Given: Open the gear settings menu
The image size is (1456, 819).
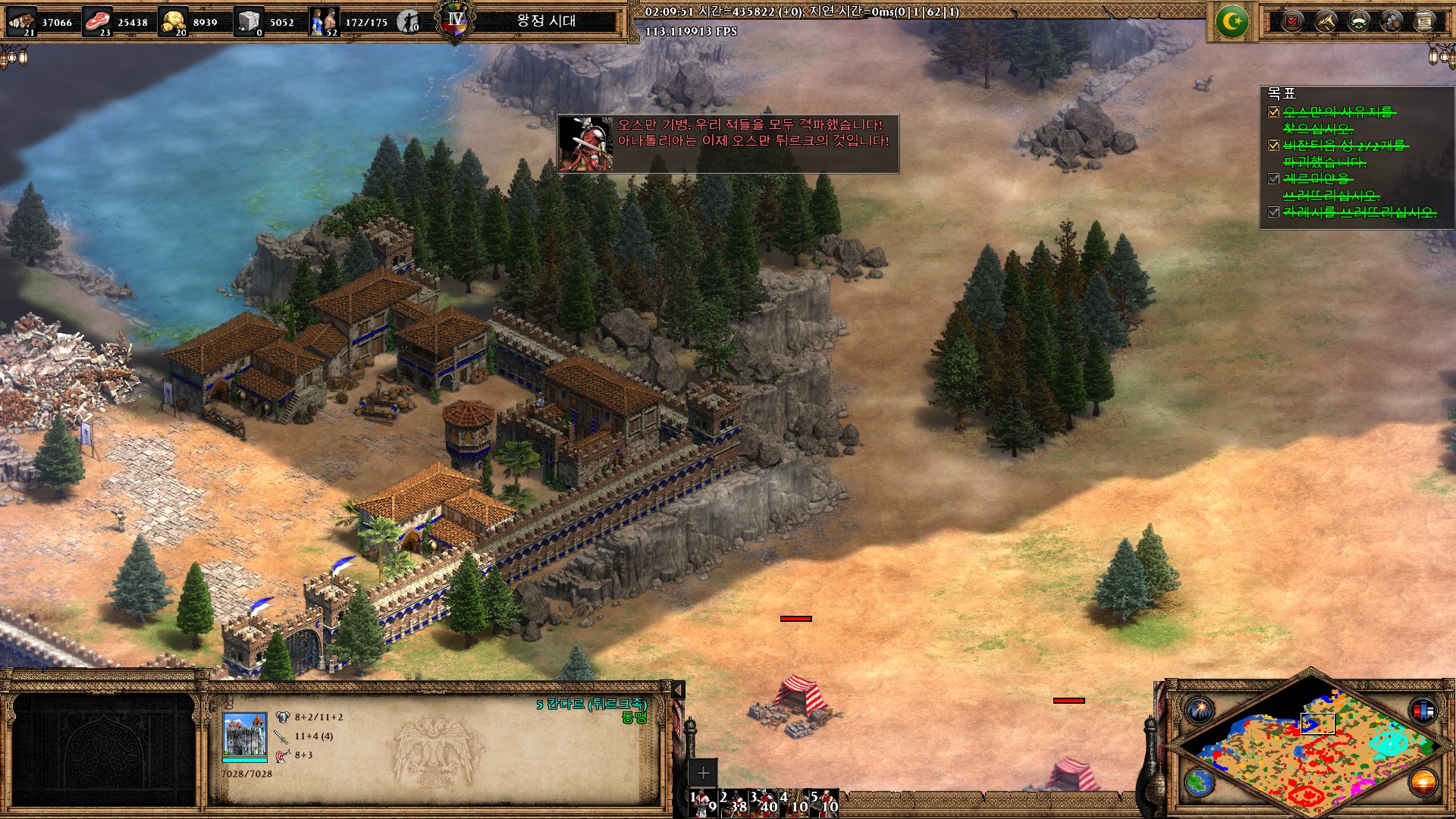Looking at the screenshot, I should (x=1392, y=21).
